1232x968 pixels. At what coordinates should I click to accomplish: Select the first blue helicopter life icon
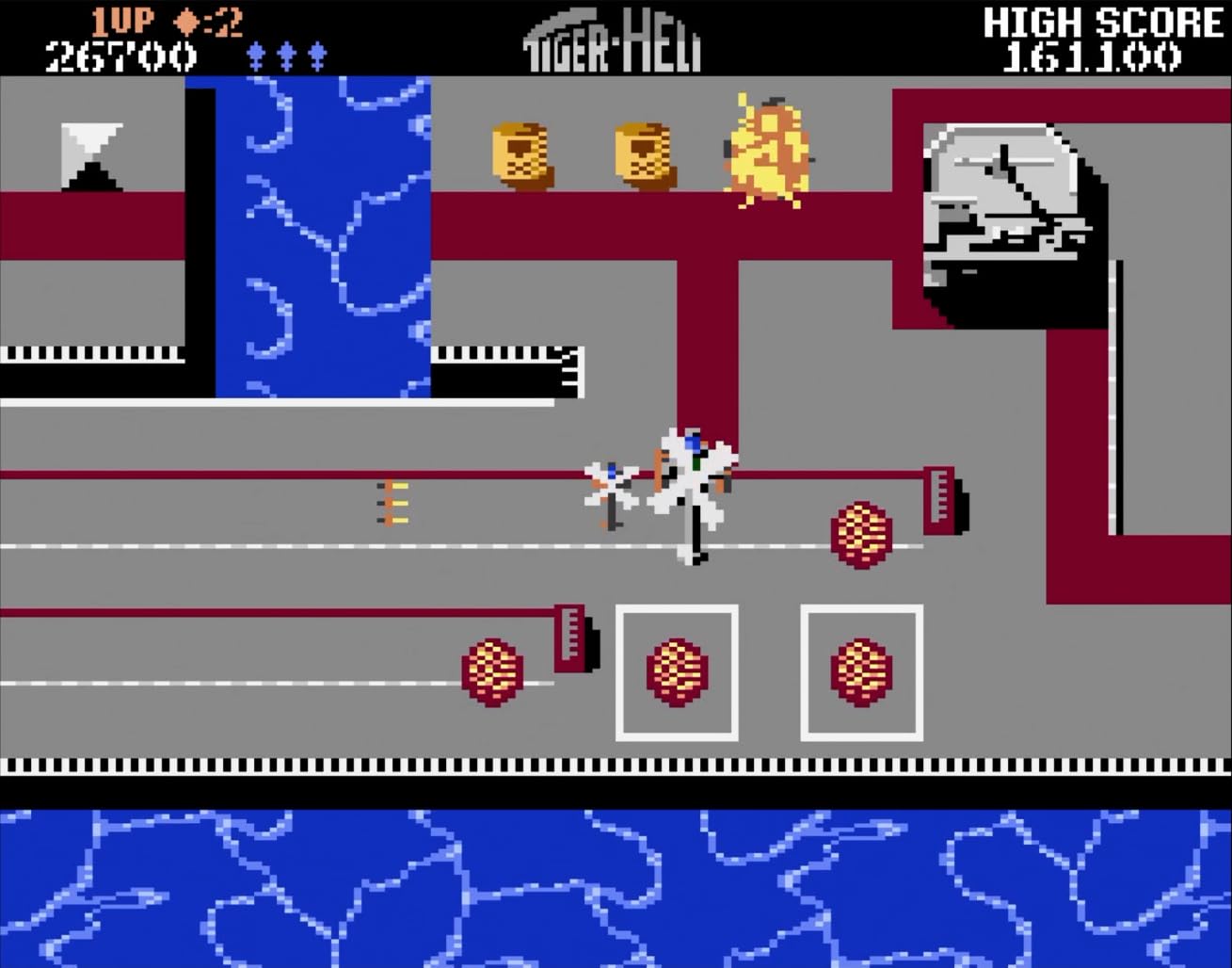[x=256, y=52]
